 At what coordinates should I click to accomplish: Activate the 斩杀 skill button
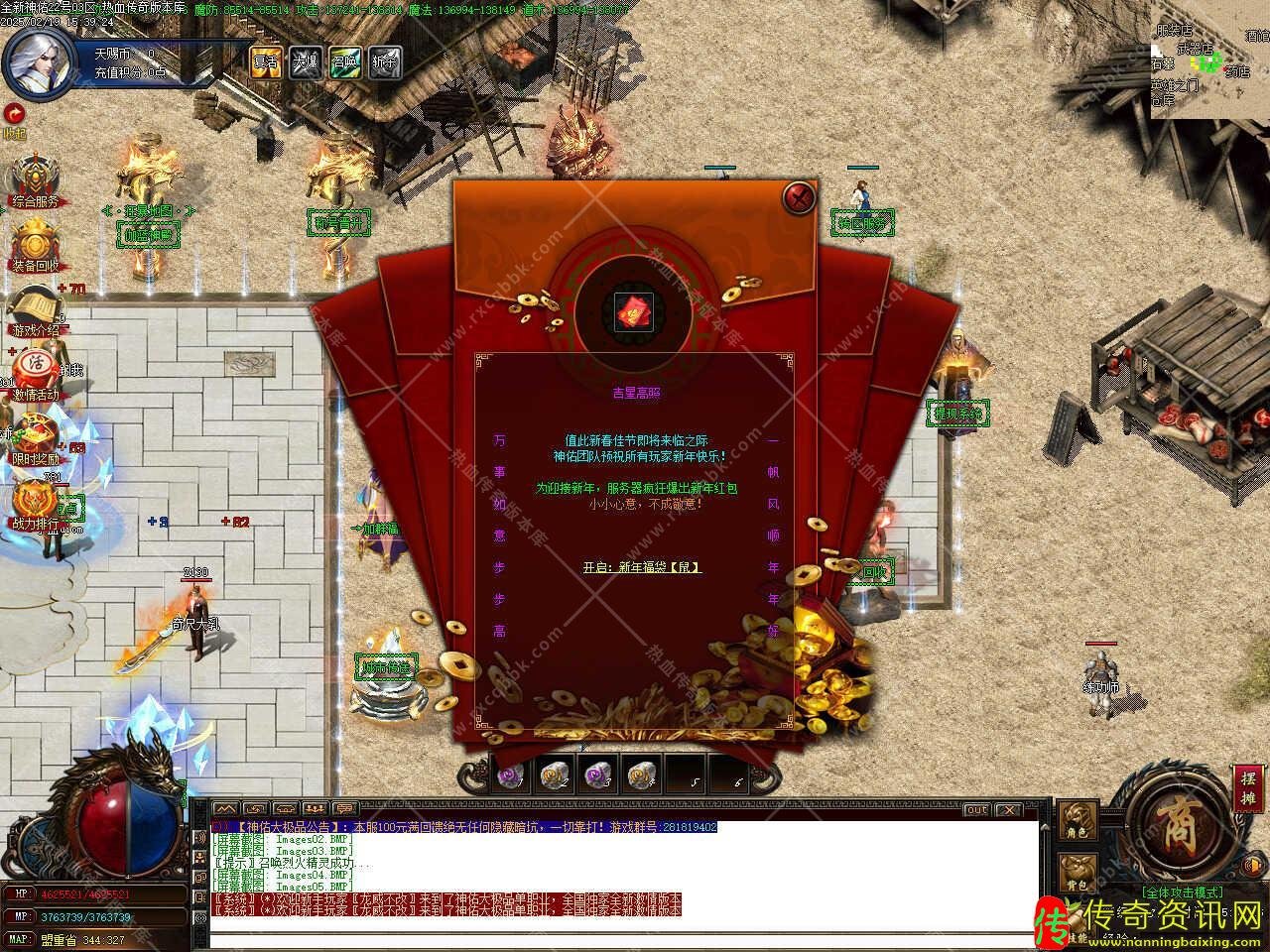384,60
